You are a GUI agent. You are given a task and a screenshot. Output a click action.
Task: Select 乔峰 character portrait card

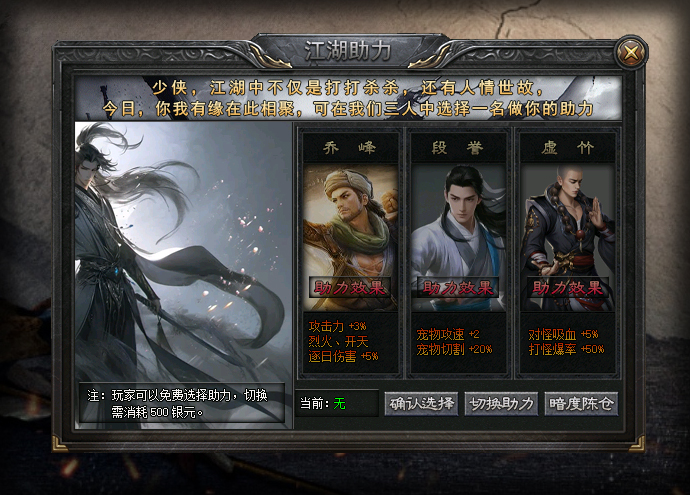coord(347,225)
